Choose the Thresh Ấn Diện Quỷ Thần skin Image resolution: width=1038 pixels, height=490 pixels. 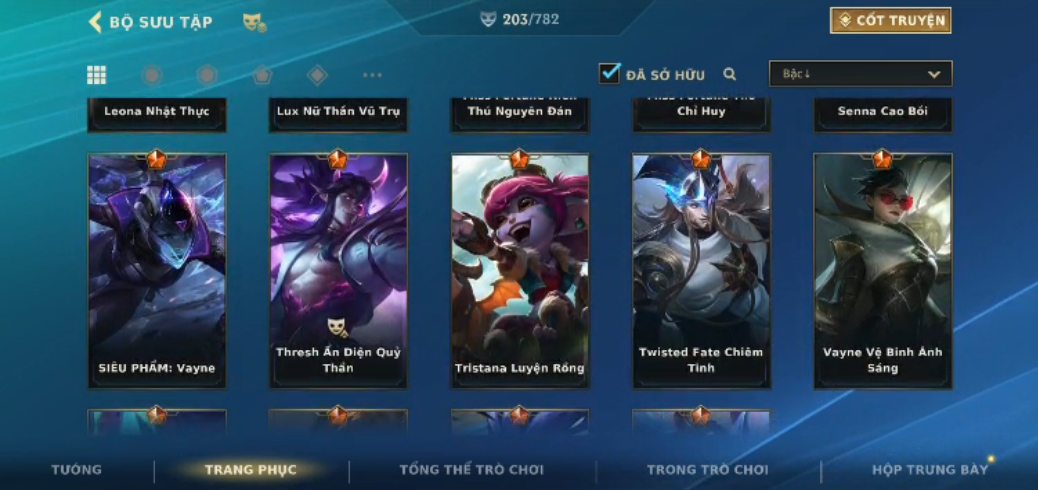(338, 270)
